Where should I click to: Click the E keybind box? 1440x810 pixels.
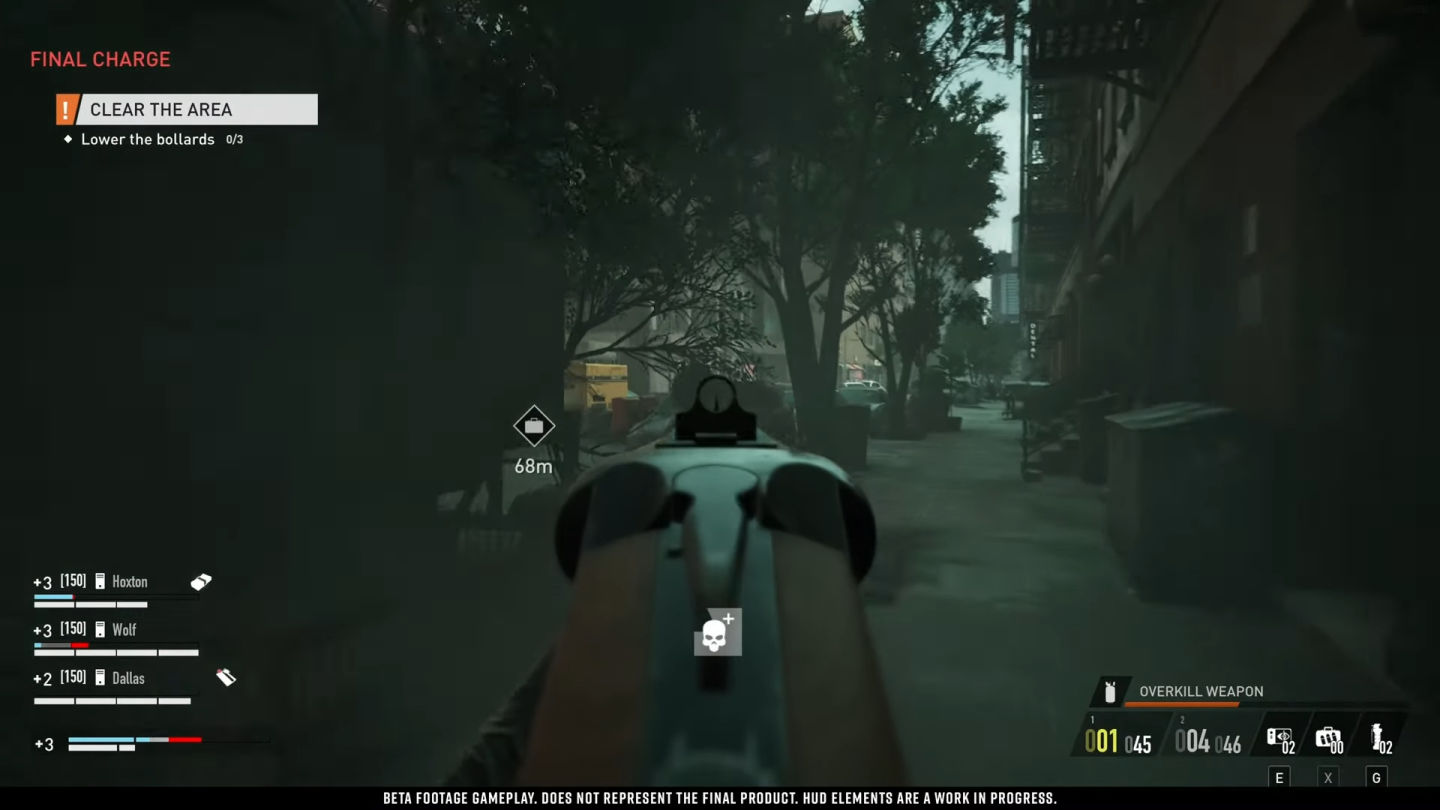(x=1278, y=777)
